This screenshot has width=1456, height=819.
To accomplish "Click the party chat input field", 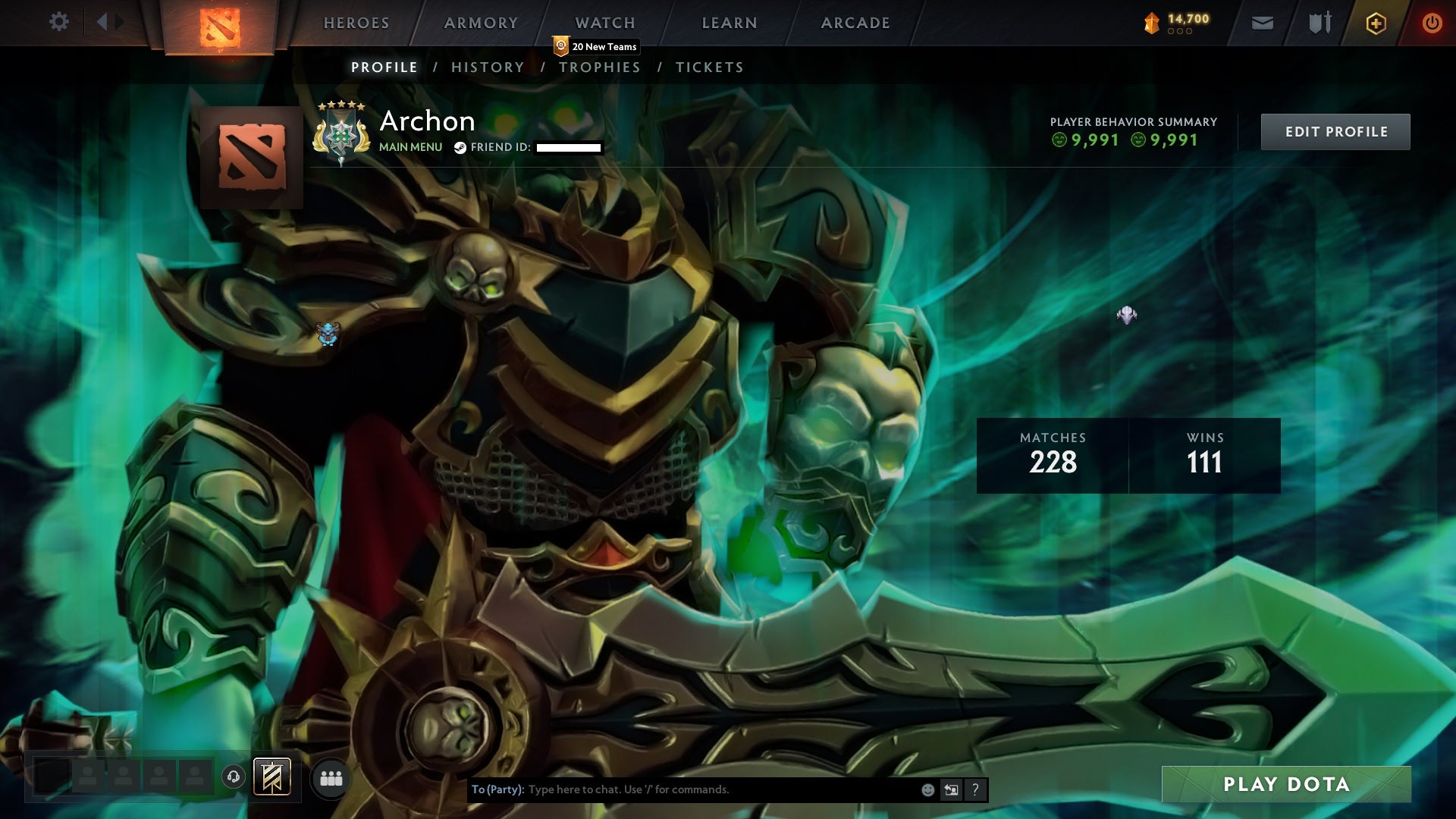I will click(682, 789).
